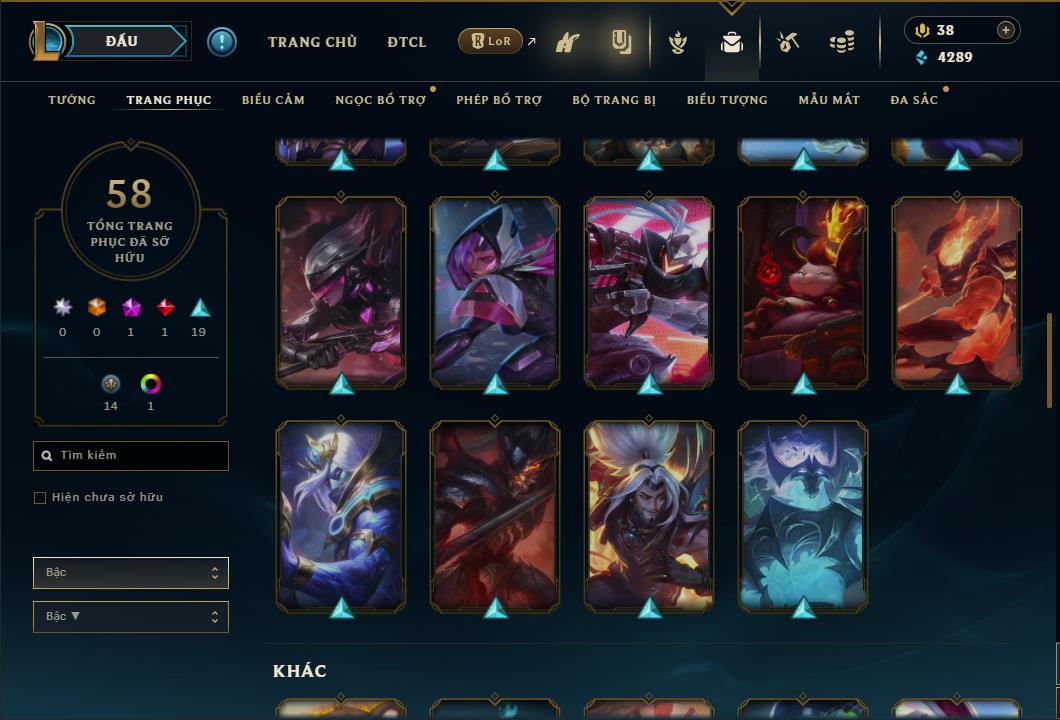
Task: Open the collection backpack icon
Action: pyautogui.click(x=732, y=43)
